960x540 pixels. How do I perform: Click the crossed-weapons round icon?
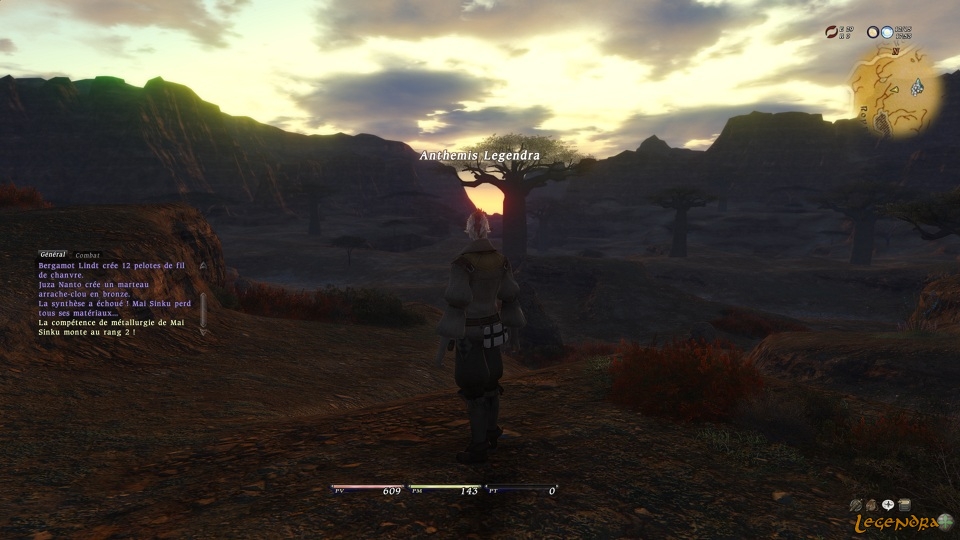pos(856,505)
